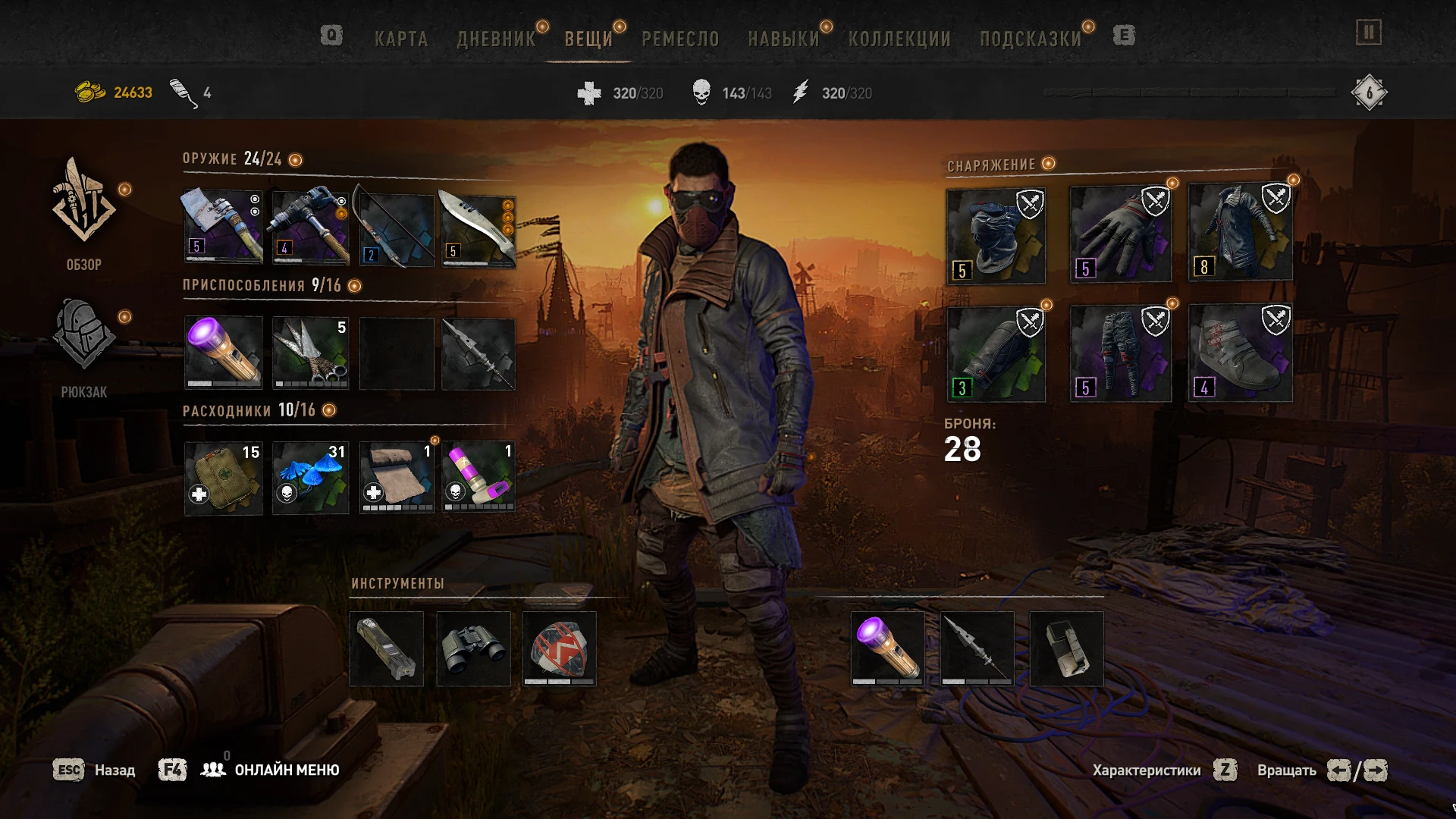This screenshot has width=1456, height=819.
Task: Click the jacket slot in Снаряжение
Action: click(1239, 231)
